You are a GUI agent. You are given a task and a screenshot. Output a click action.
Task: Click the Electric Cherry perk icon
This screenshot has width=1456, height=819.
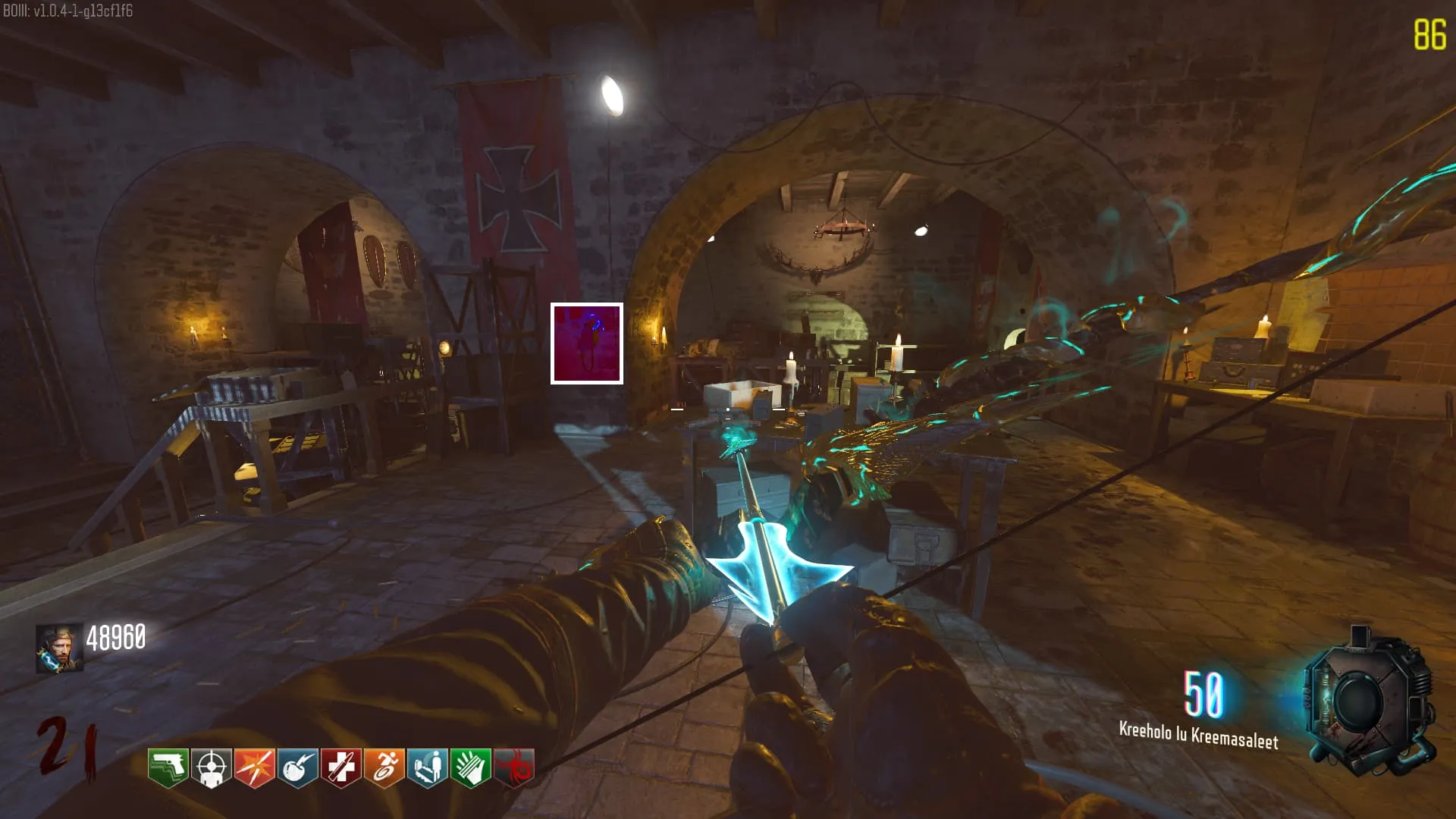(297, 767)
